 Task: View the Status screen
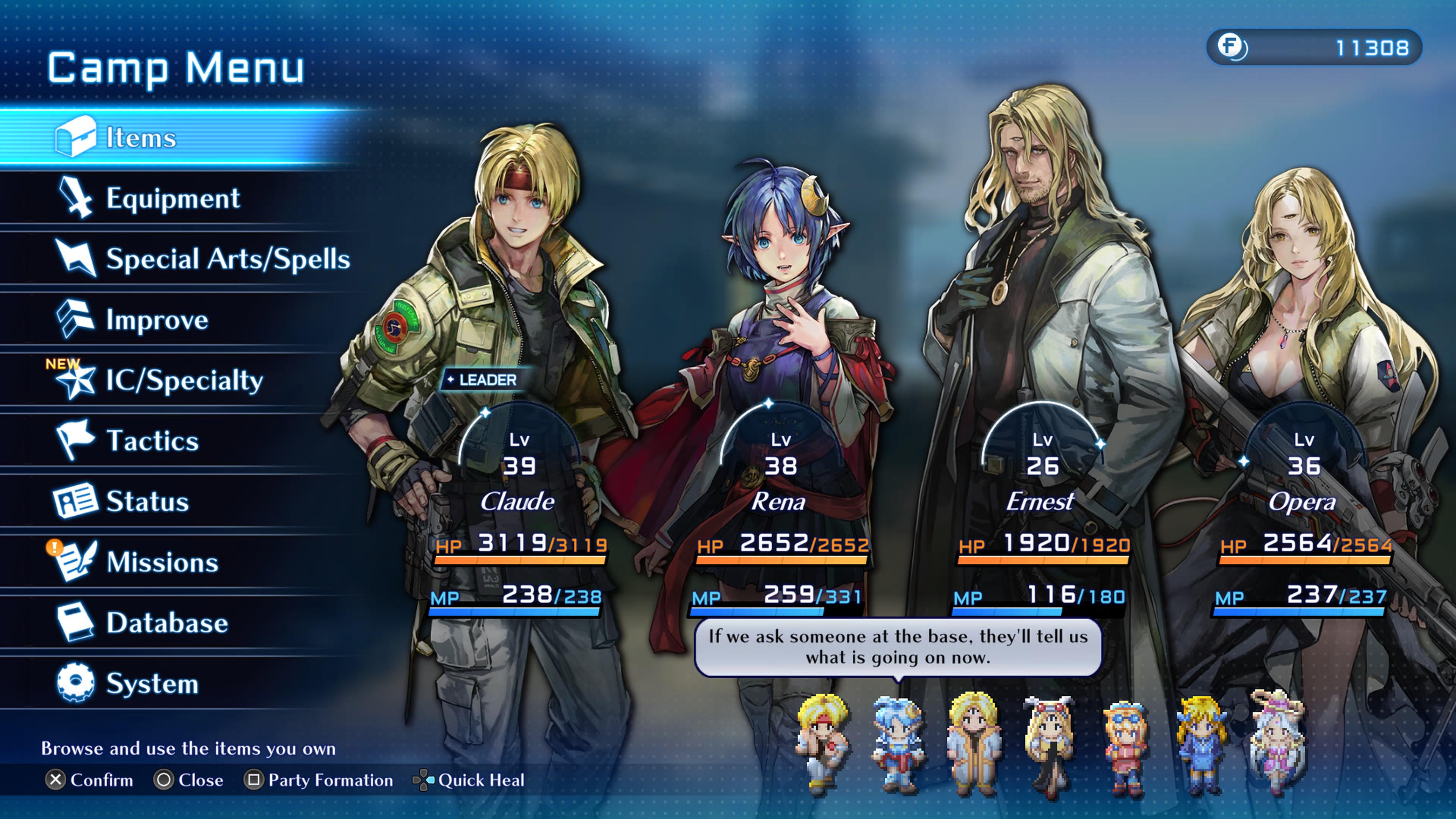click(x=147, y=501)
